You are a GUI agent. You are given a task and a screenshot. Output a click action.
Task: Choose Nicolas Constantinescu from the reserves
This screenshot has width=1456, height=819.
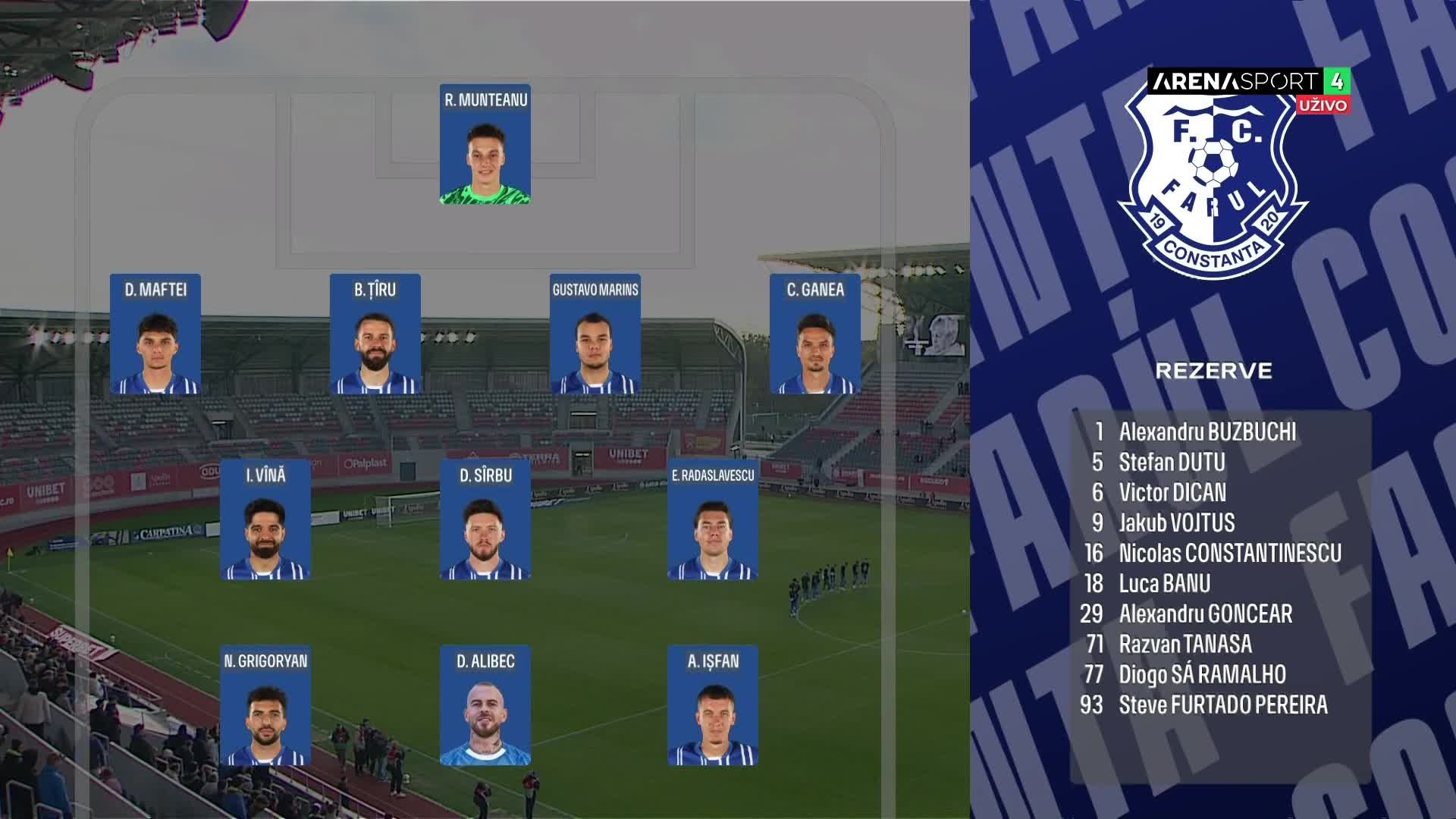(1229, 554)
